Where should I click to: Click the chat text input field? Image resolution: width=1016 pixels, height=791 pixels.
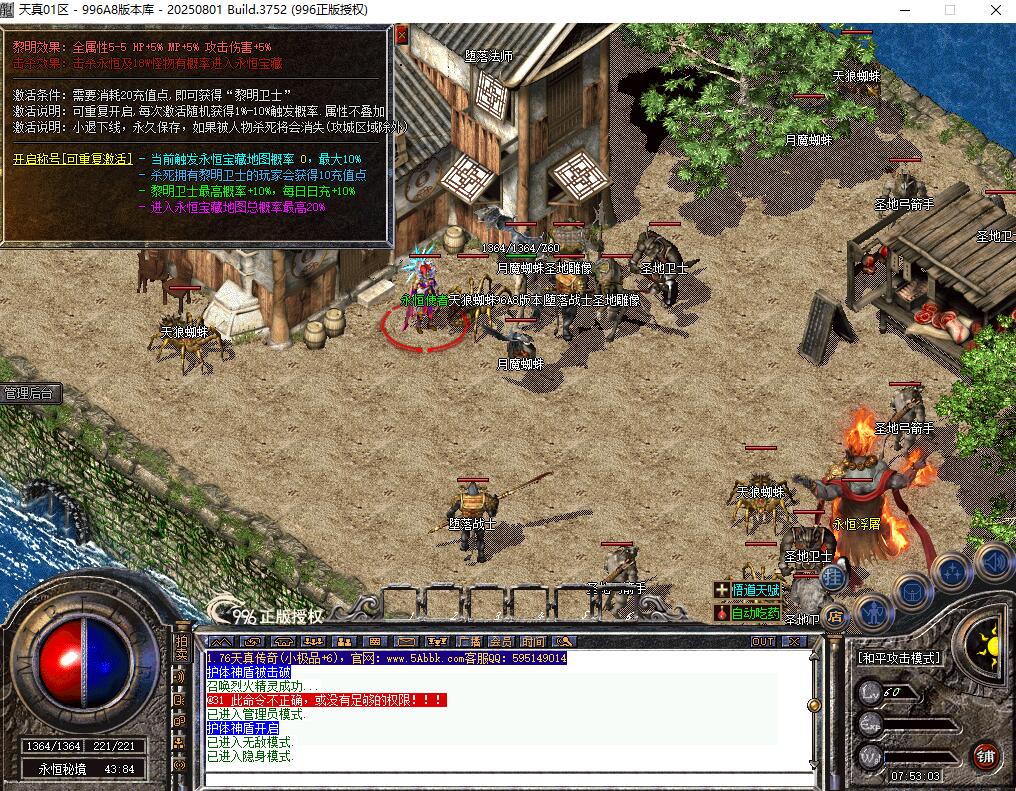tap(500, 778)
